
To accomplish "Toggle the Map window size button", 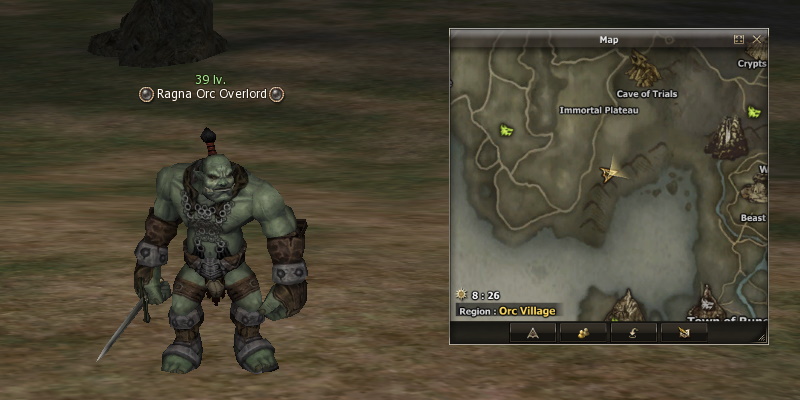I will [x=739, y=40].
